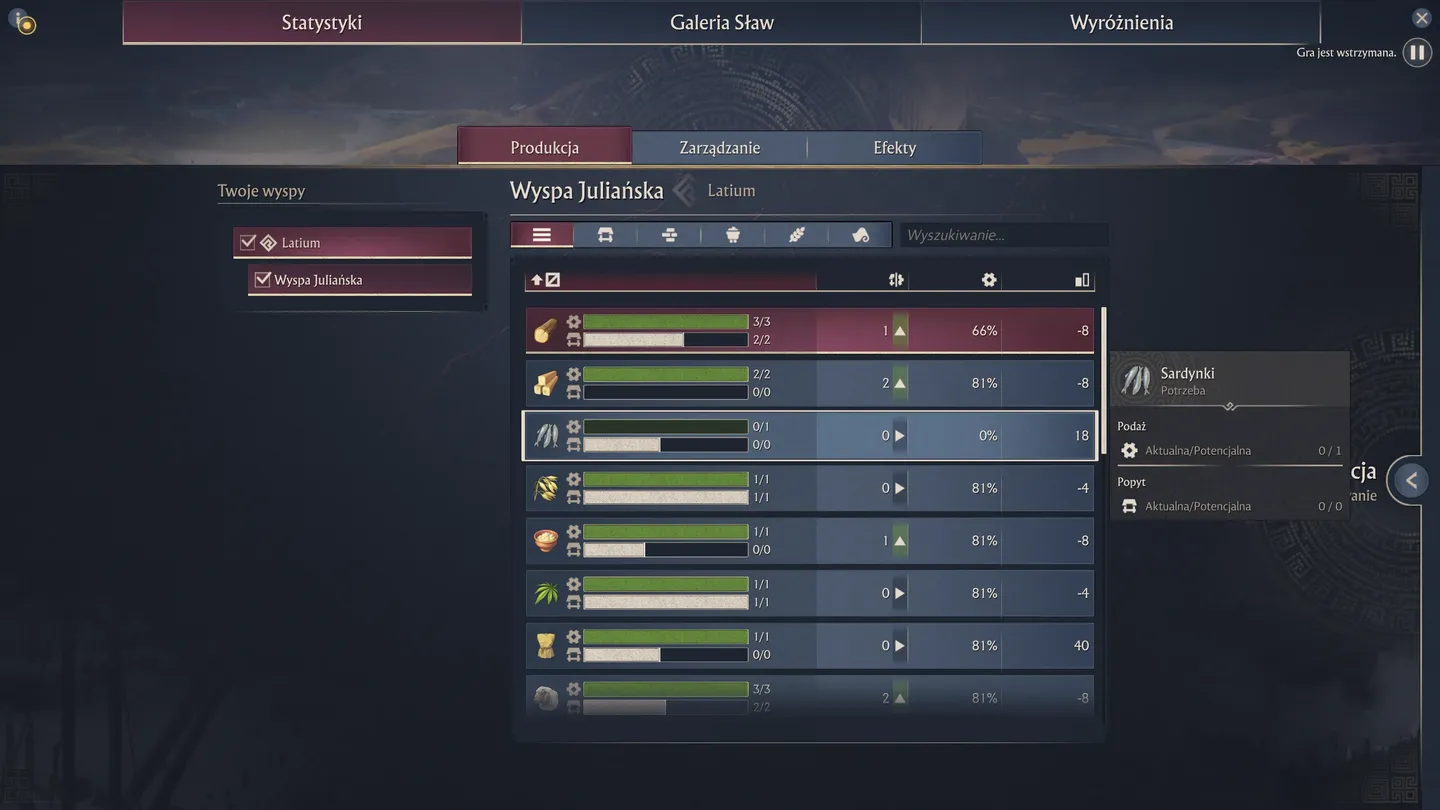
Task: Switch to the Zarządzanie sub-tab
Action: coord(719,147)
